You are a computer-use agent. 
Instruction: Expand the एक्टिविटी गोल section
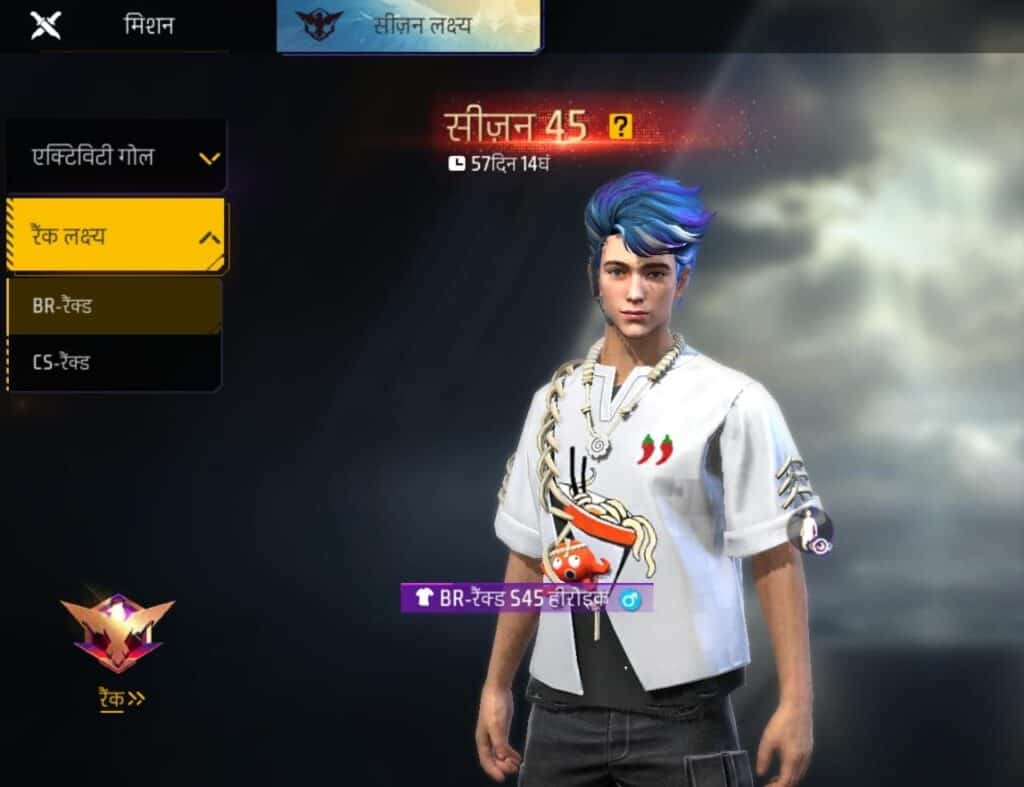[x=116, y=156]
